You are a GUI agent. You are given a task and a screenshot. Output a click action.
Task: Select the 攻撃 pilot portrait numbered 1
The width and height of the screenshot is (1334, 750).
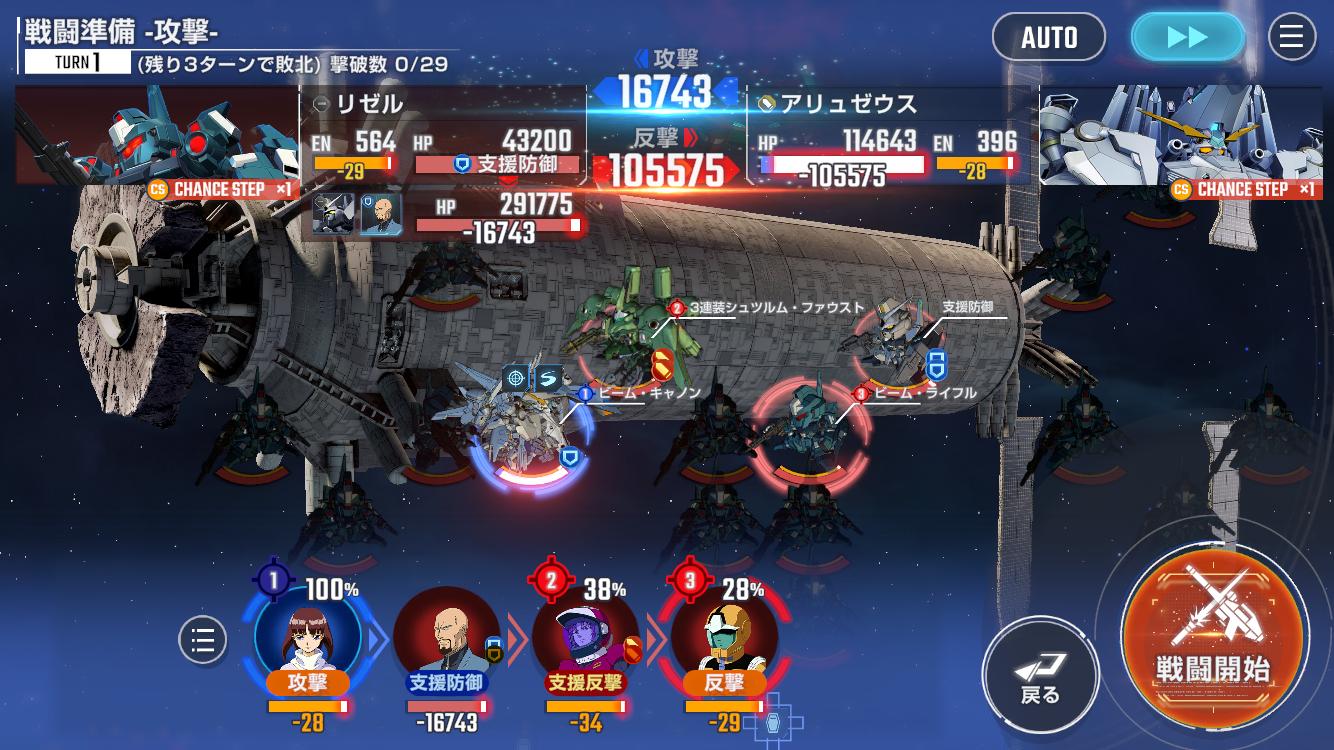(x=307, y=634)
